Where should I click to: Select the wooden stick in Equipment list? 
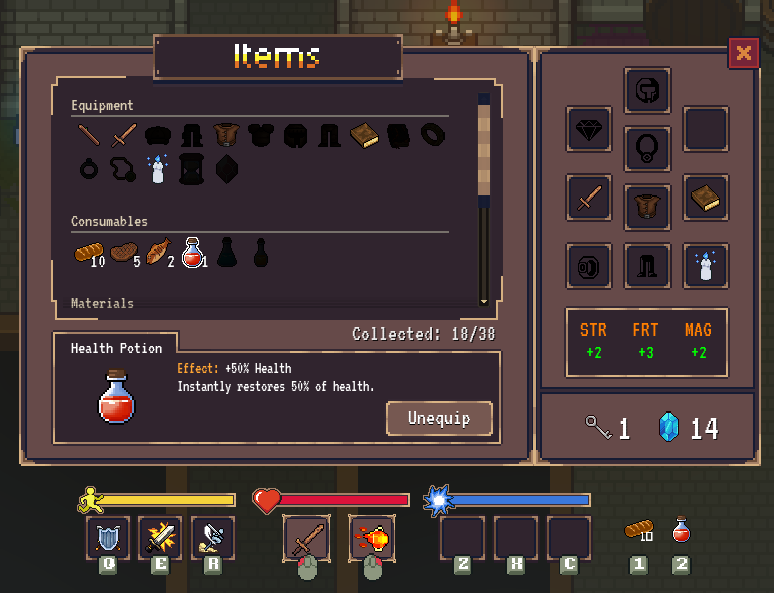click(x=89, y=135)
